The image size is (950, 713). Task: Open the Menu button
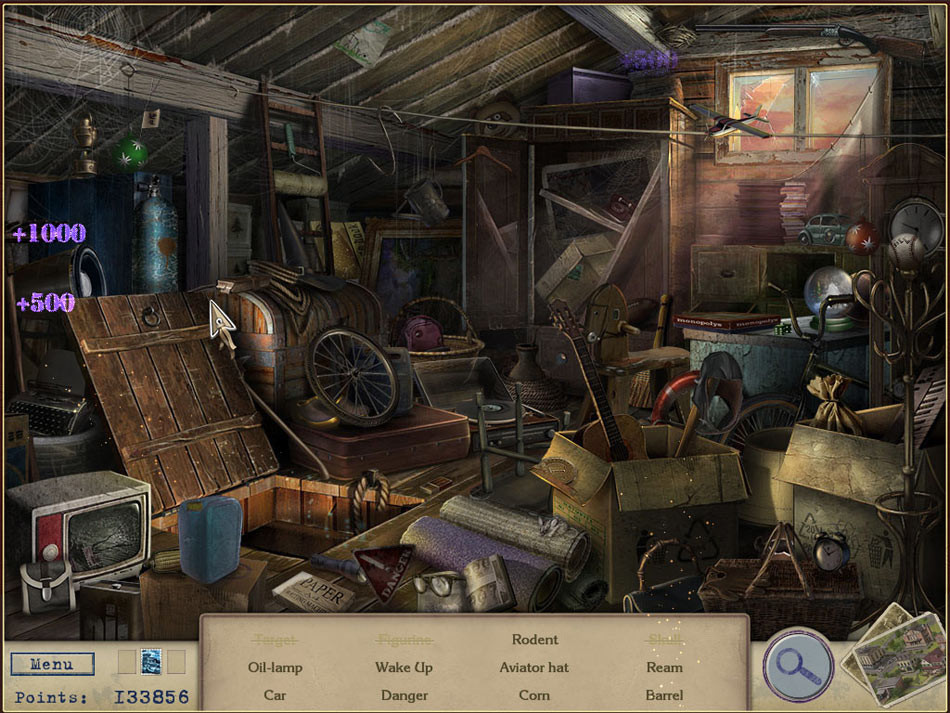coord(52,664)
